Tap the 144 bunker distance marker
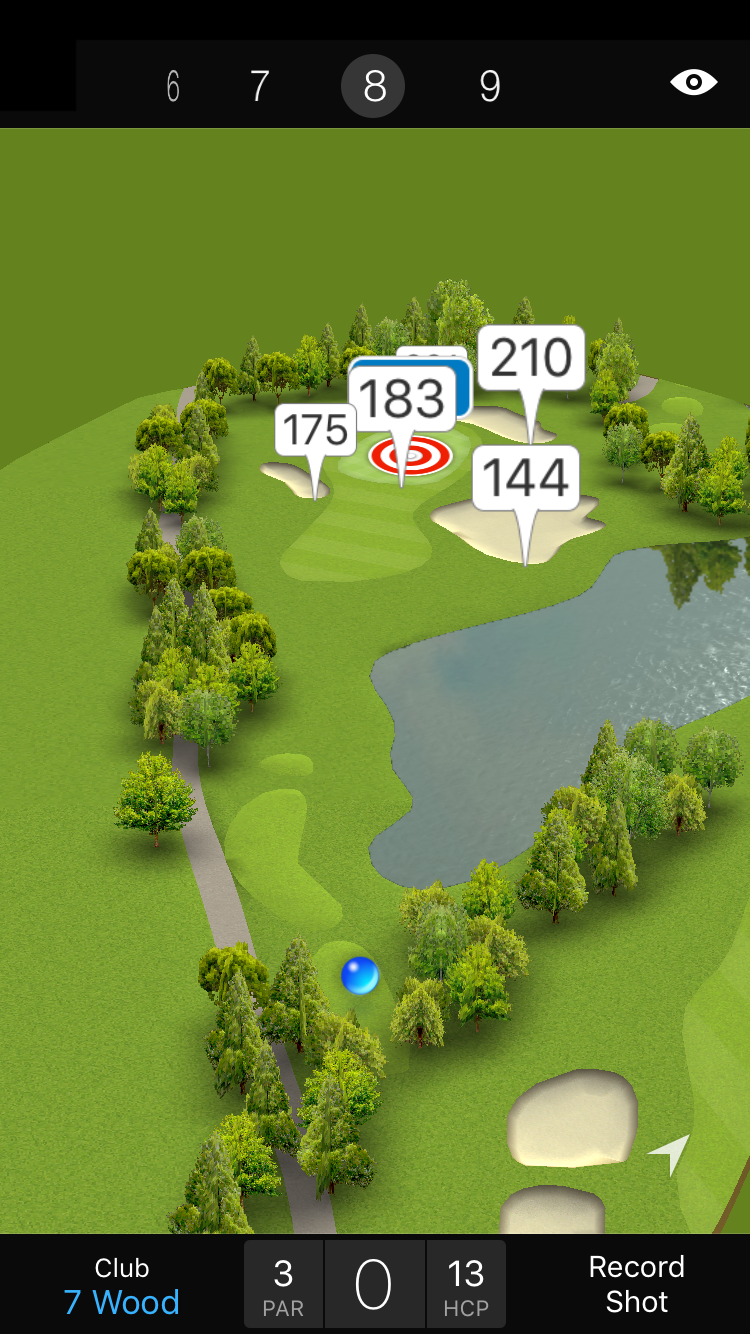 [x=526, y=478]
